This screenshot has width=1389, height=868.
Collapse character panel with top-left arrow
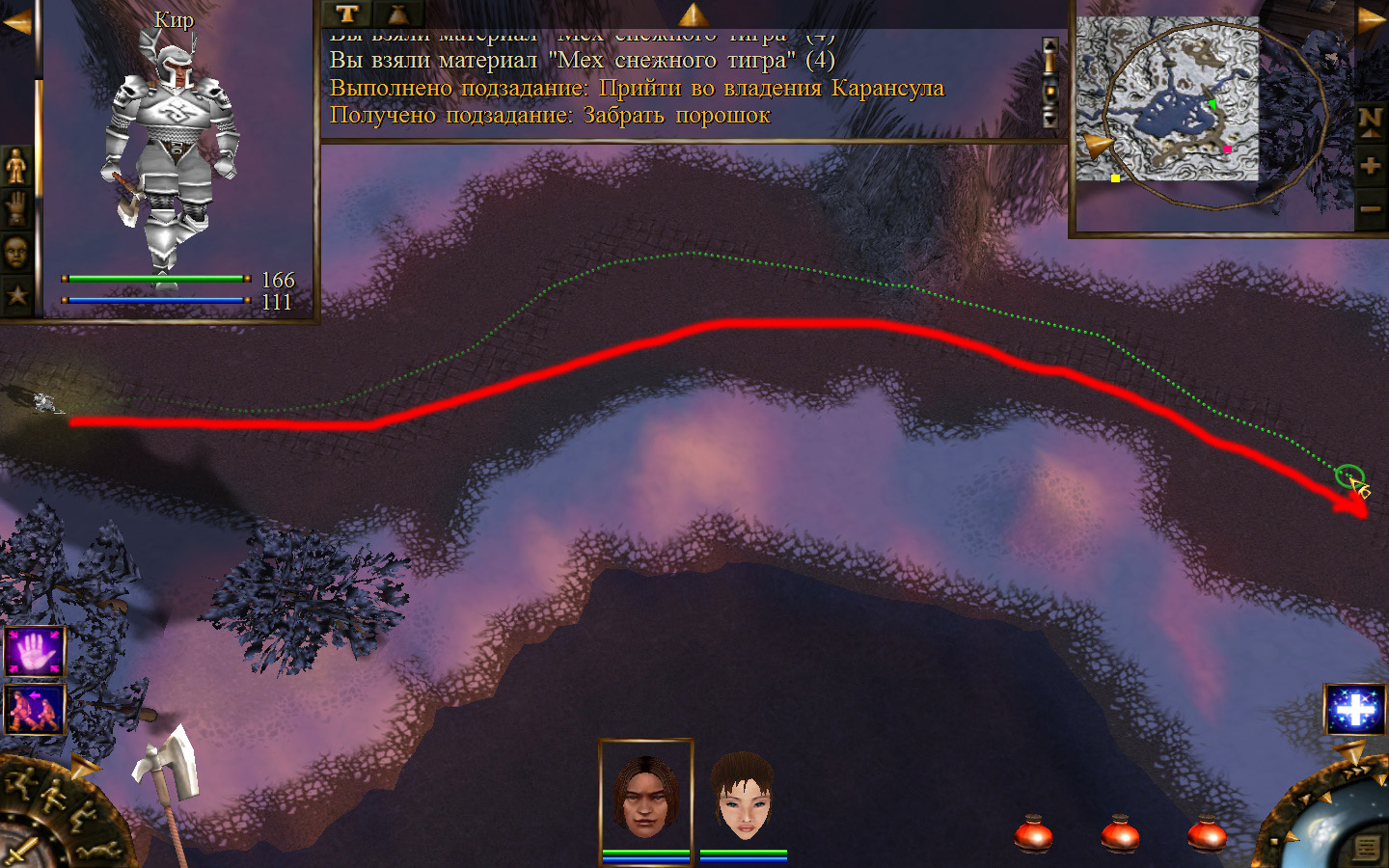click(16, 21)
